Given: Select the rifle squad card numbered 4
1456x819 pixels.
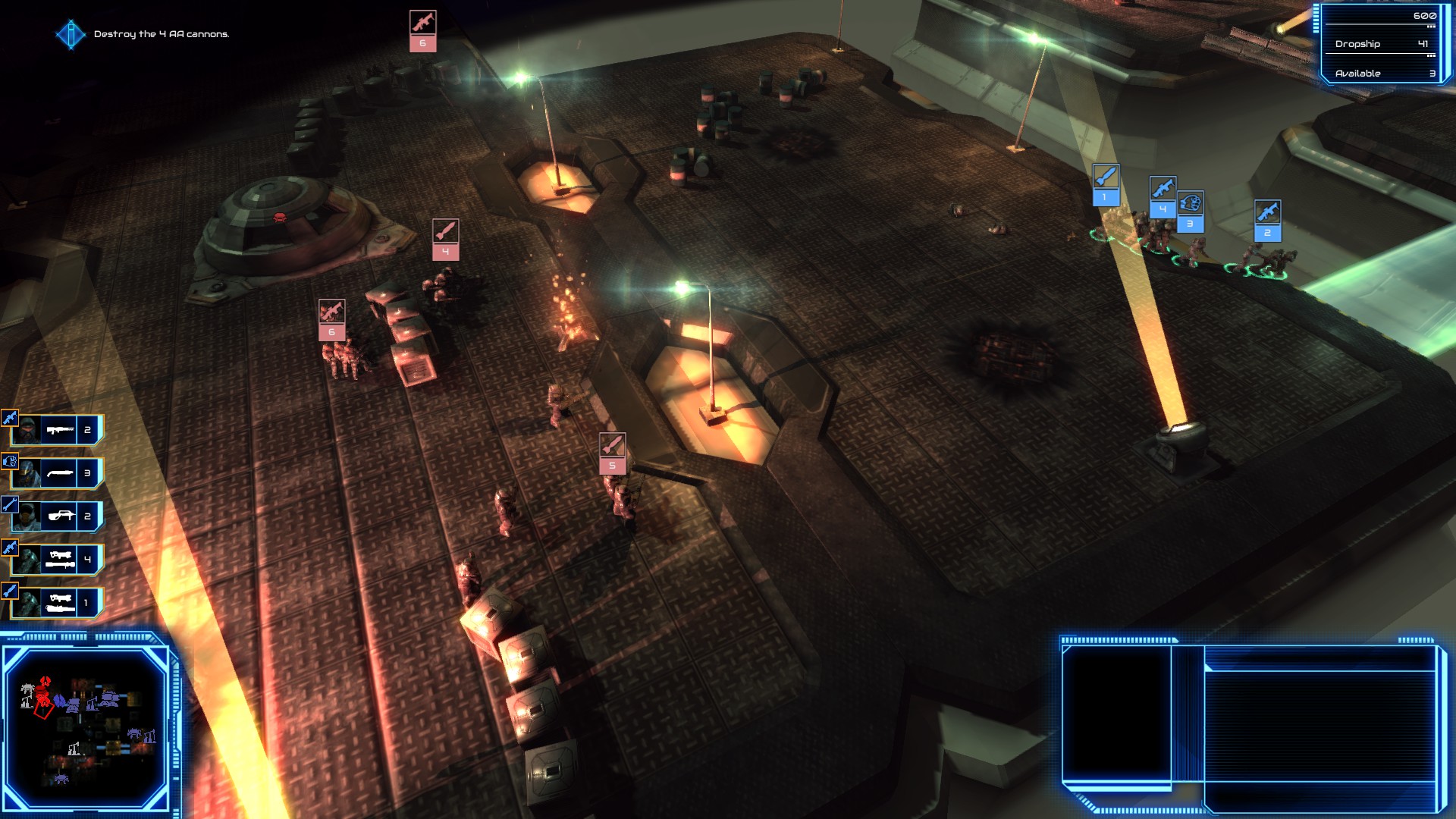Looking at the screenshot, I should 58,560.
